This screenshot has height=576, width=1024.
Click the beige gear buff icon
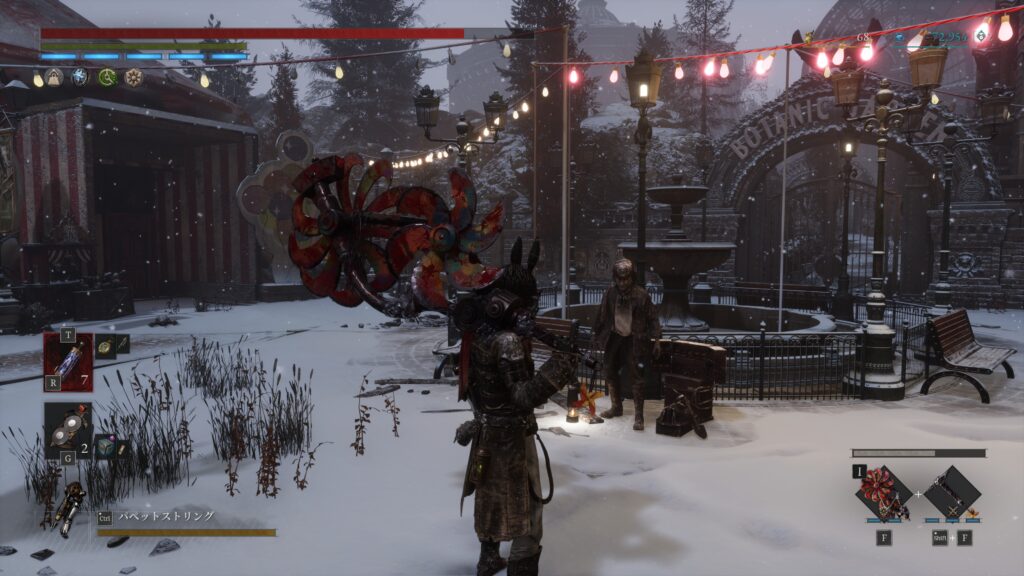pos(133,77)
